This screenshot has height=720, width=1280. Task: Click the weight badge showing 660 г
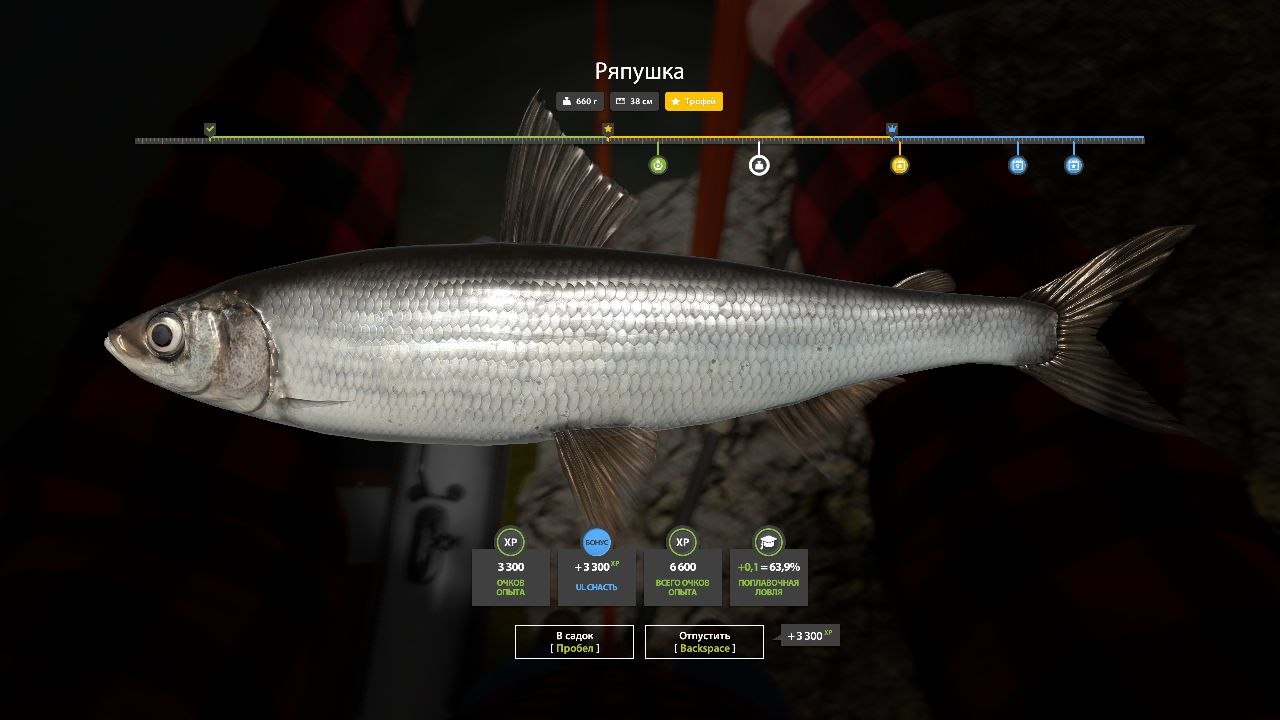point(580,101)
